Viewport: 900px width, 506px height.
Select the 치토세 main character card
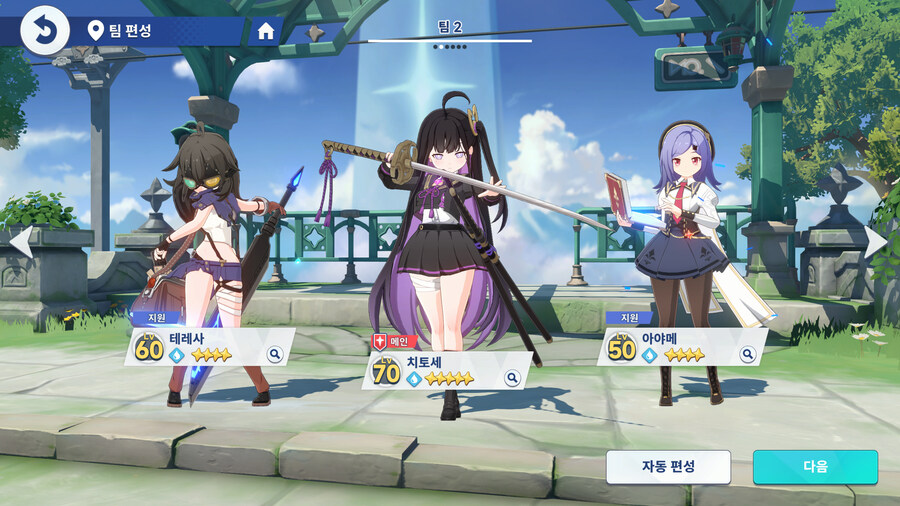[445, 371]
